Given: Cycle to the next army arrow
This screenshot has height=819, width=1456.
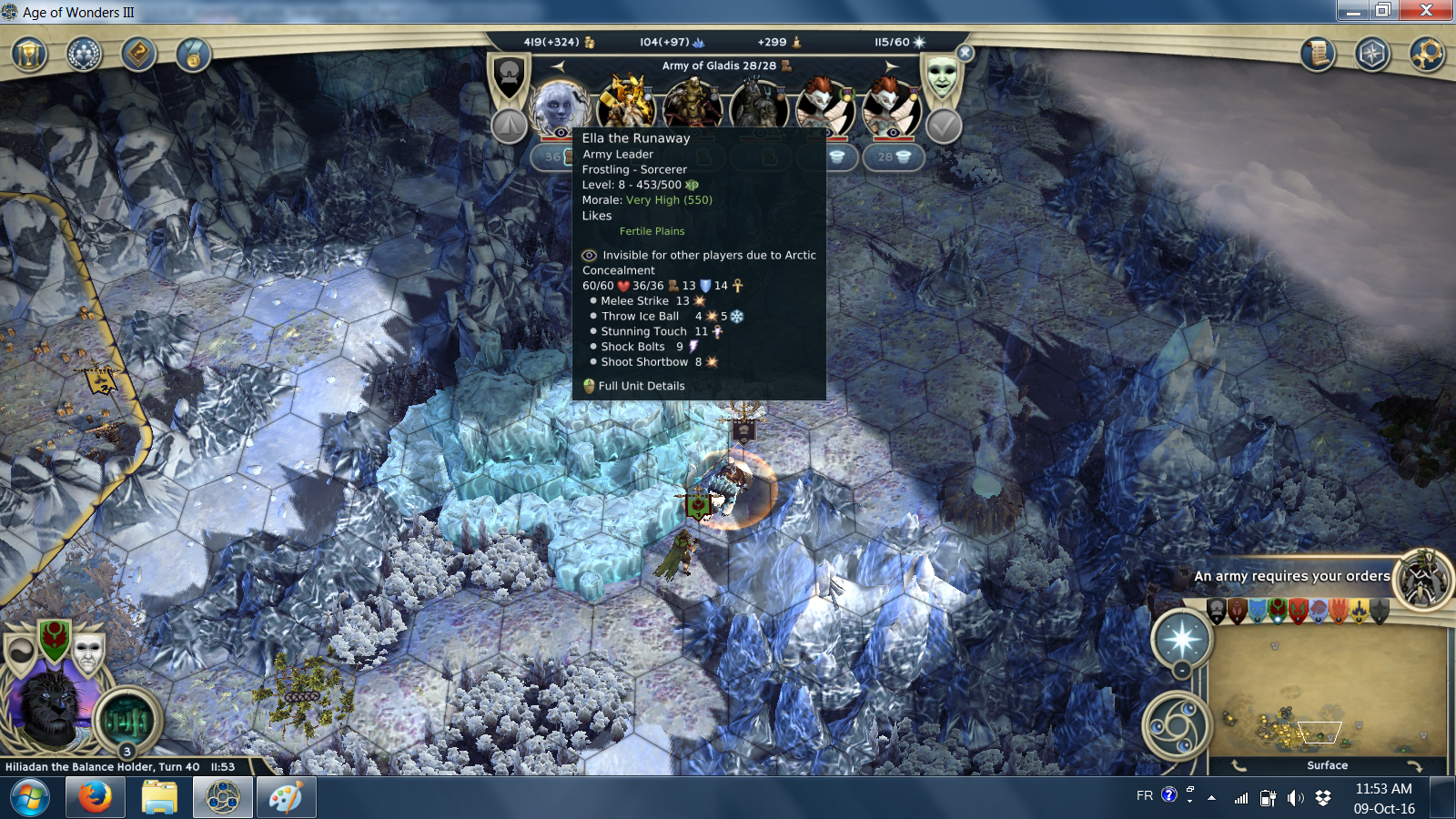Looking at the screenshot, I should [892, 66].
